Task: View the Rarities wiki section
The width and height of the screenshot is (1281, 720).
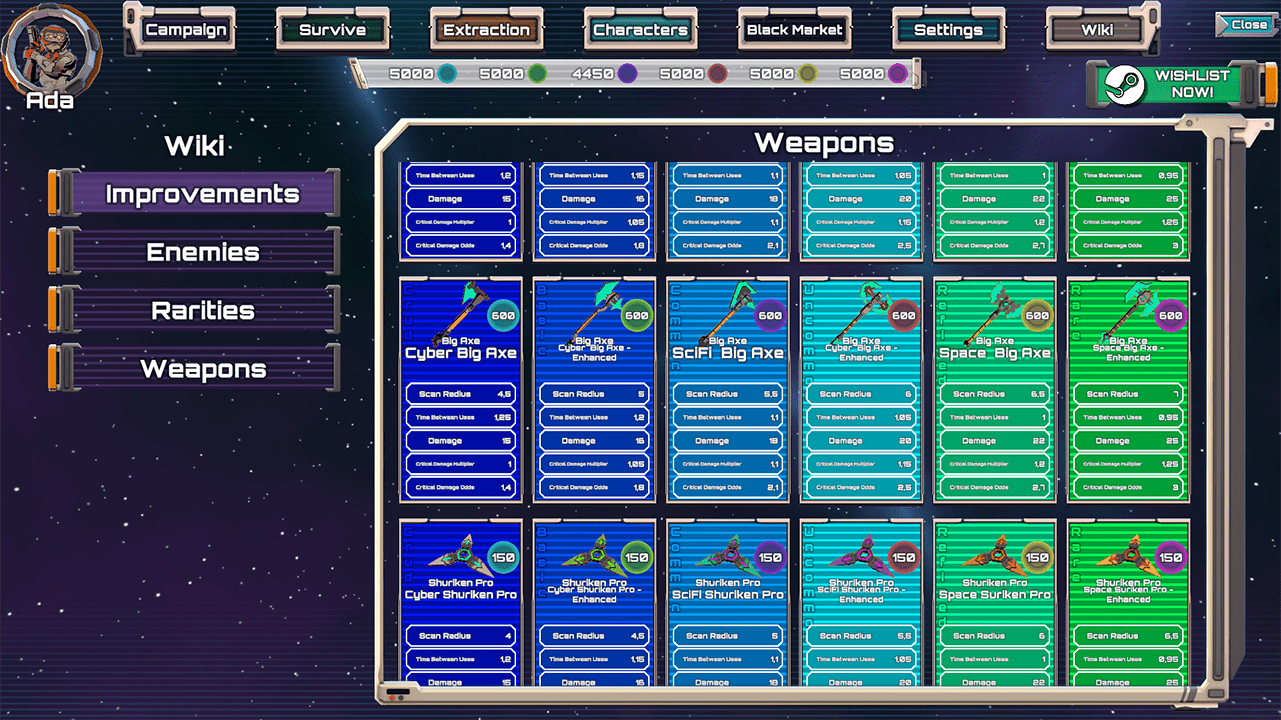Action: coord(203,310)
